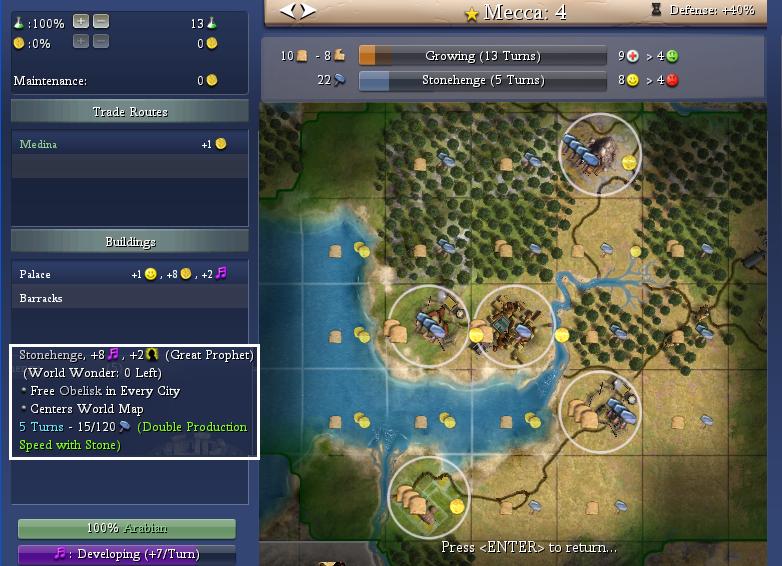
Task: Select the Palace row in Buildings list
Action: click(128, 274)
